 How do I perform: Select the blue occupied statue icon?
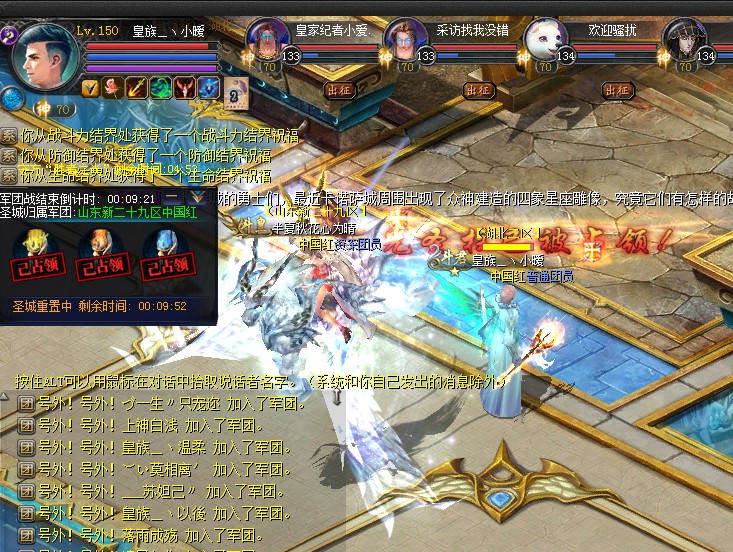[x=166, y=250]
